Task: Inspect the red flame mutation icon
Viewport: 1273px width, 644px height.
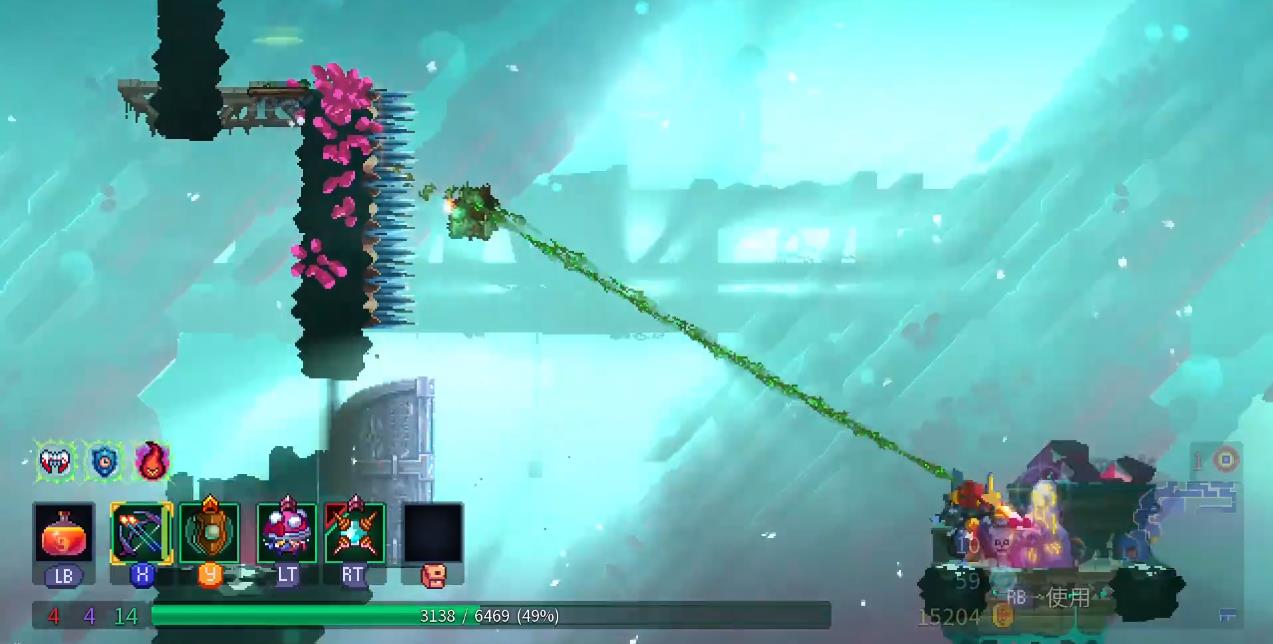Action: coord(152,461)
